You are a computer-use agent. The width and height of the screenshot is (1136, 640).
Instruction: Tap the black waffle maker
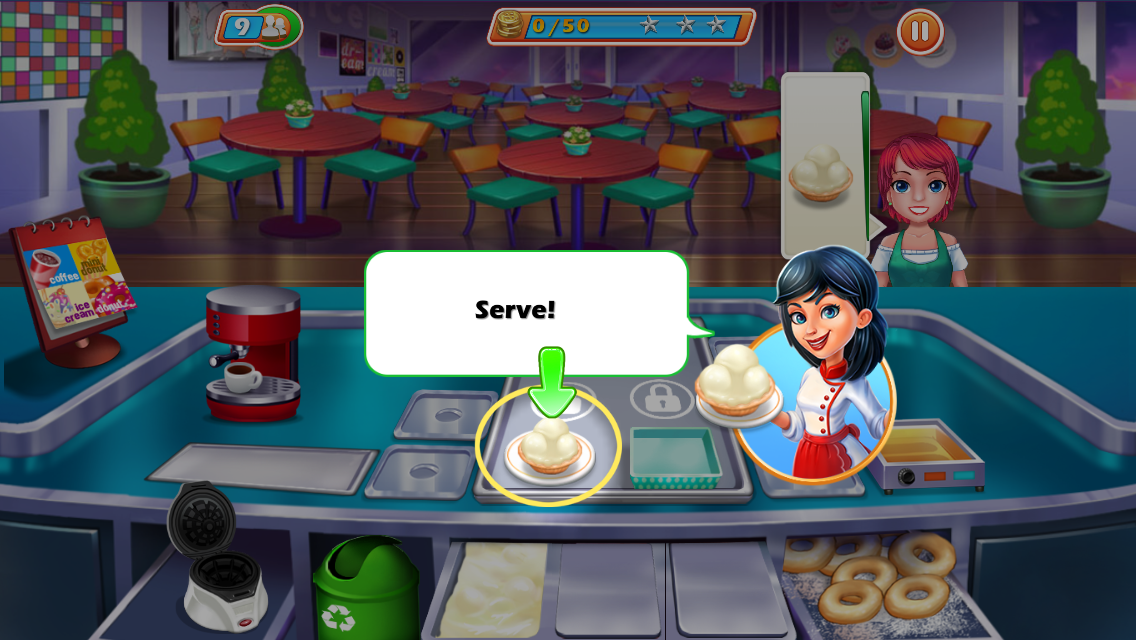(212, 555)
